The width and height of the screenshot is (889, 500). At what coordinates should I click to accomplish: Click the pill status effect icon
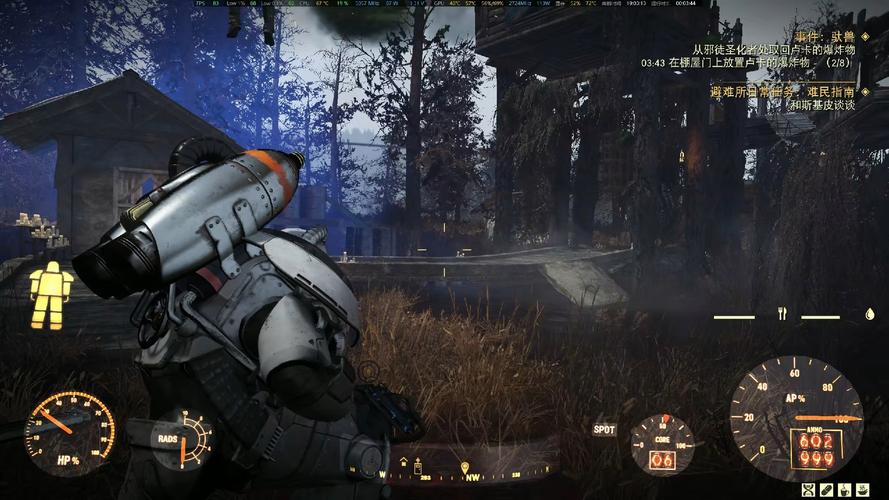[826, 489]
